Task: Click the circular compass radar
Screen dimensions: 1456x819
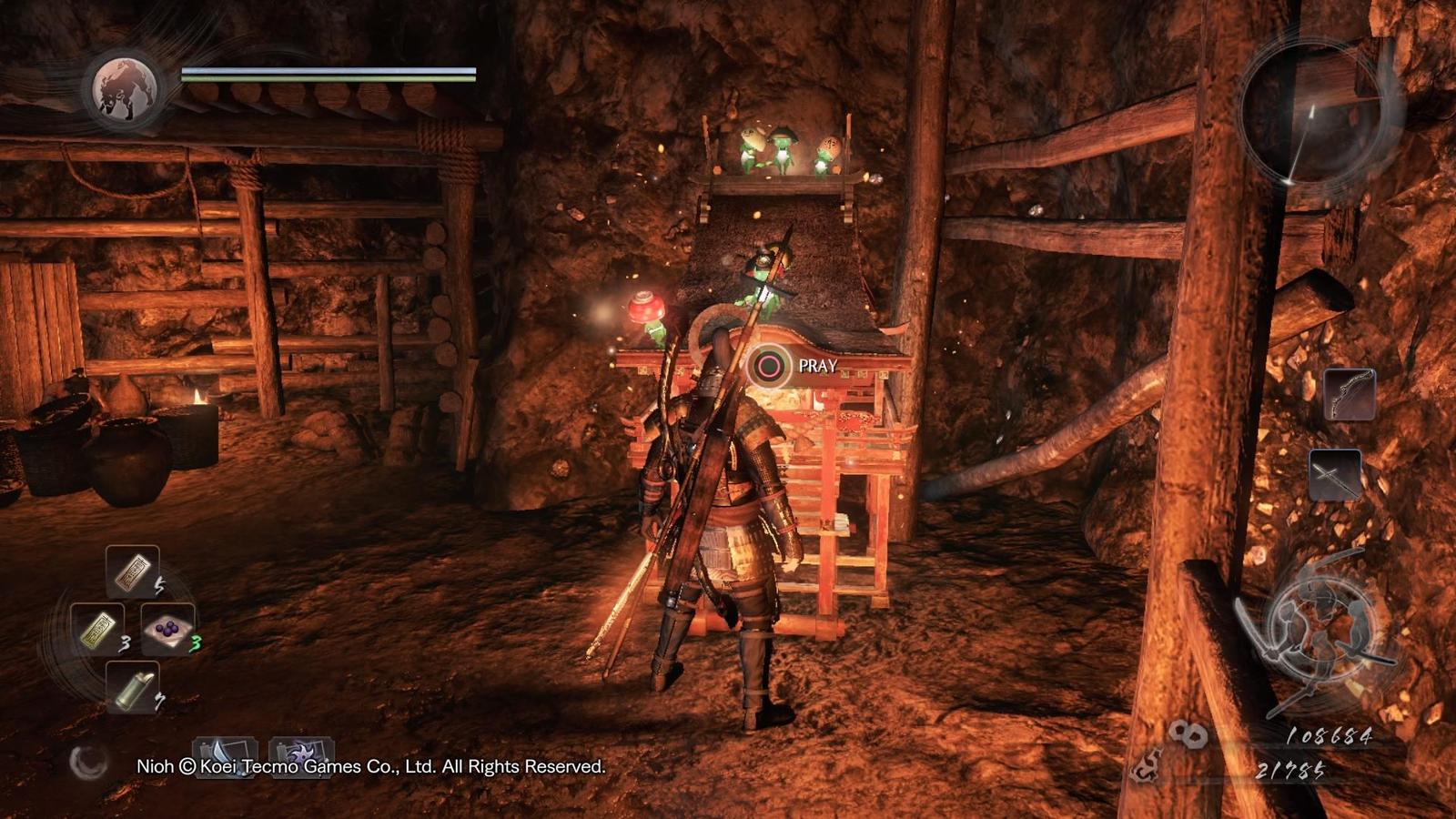Action: pos(1311,112)
